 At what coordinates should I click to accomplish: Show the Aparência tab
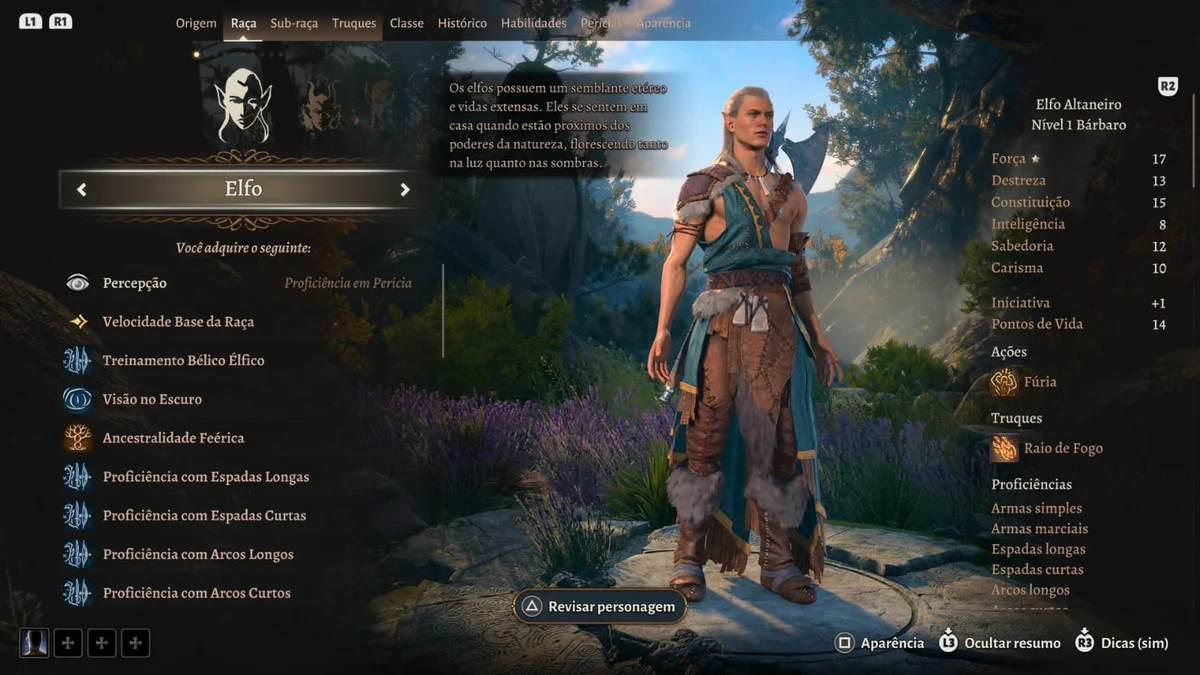[x=663, y=23]
